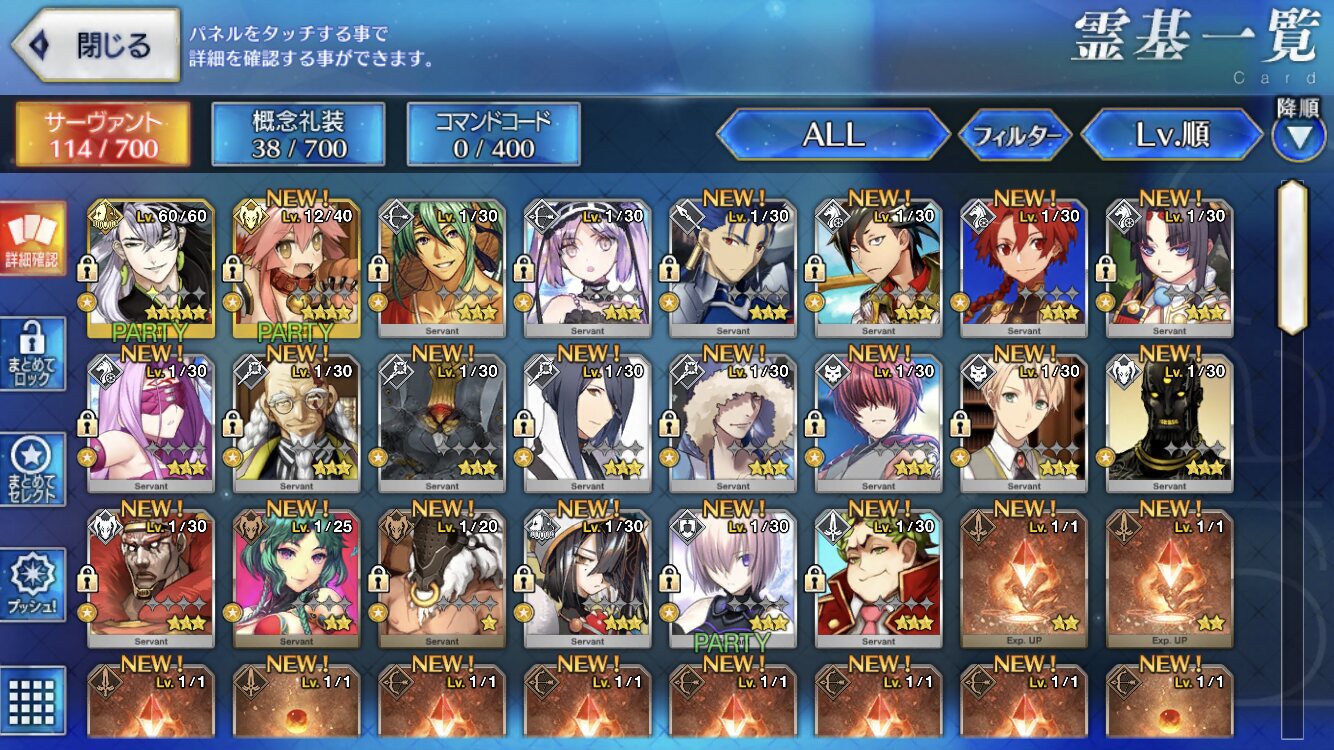Activate the まとめてロック bulk lock button
The width and height of the screenshot is (1334, 750).
(x=33, y=355)
